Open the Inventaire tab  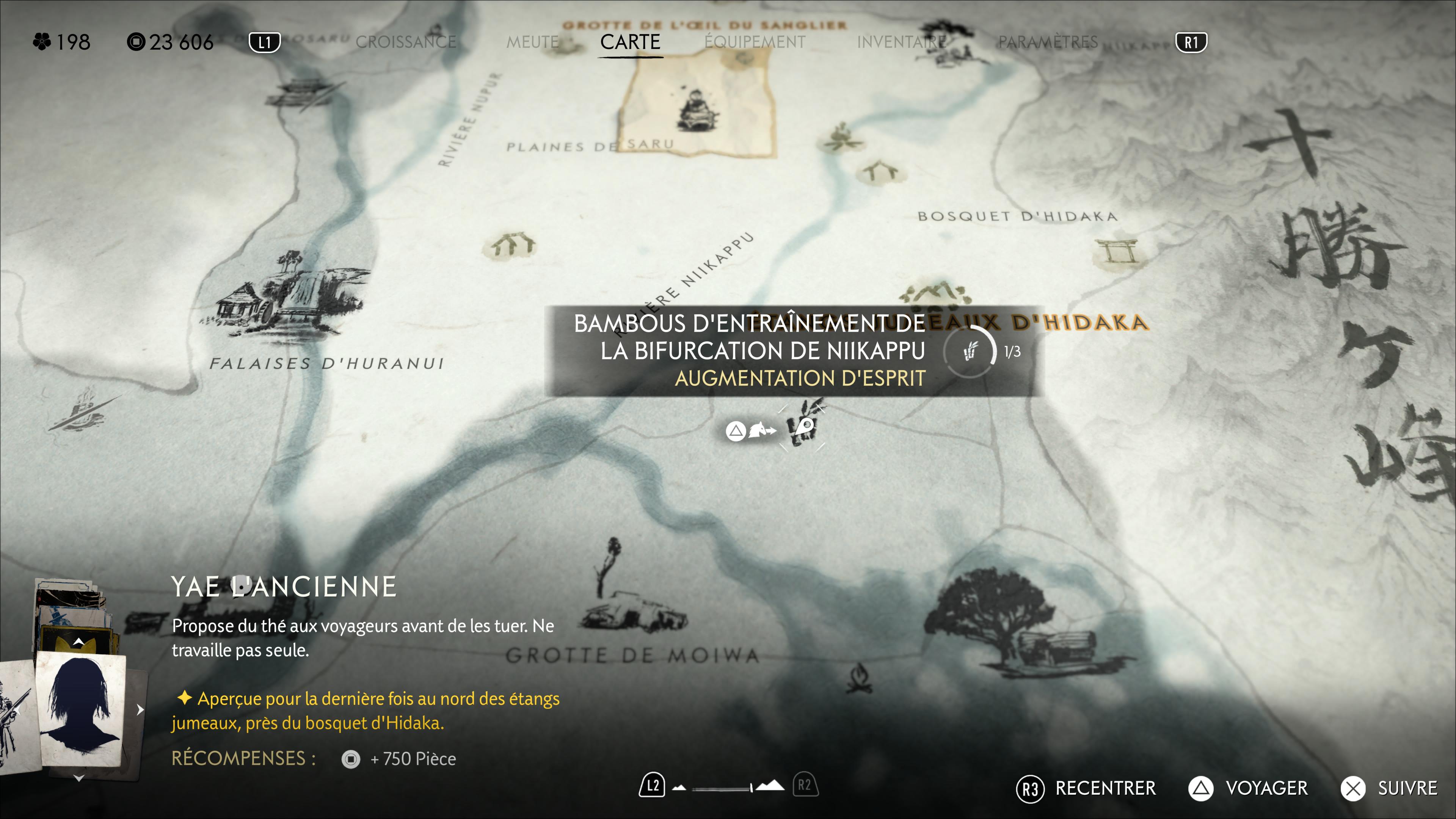click(901, 42)
